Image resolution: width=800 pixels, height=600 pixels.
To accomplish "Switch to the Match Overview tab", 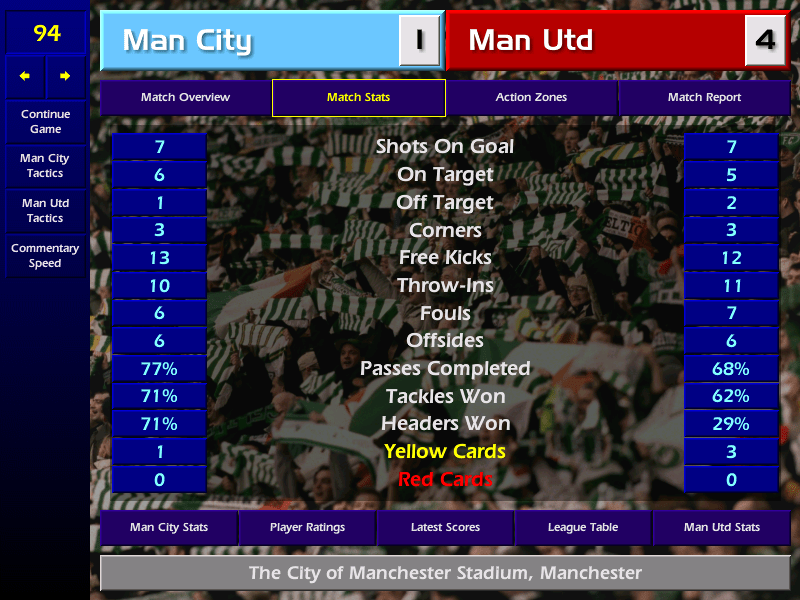I will pos(185,98).
